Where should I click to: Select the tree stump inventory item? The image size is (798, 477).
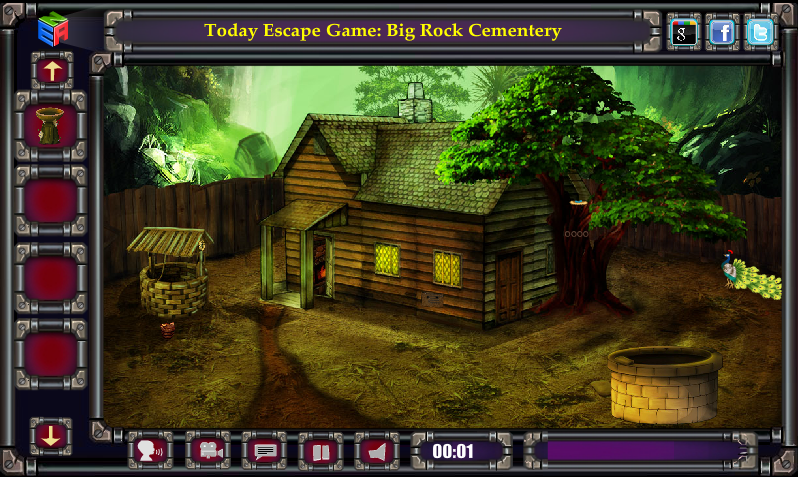51,126
